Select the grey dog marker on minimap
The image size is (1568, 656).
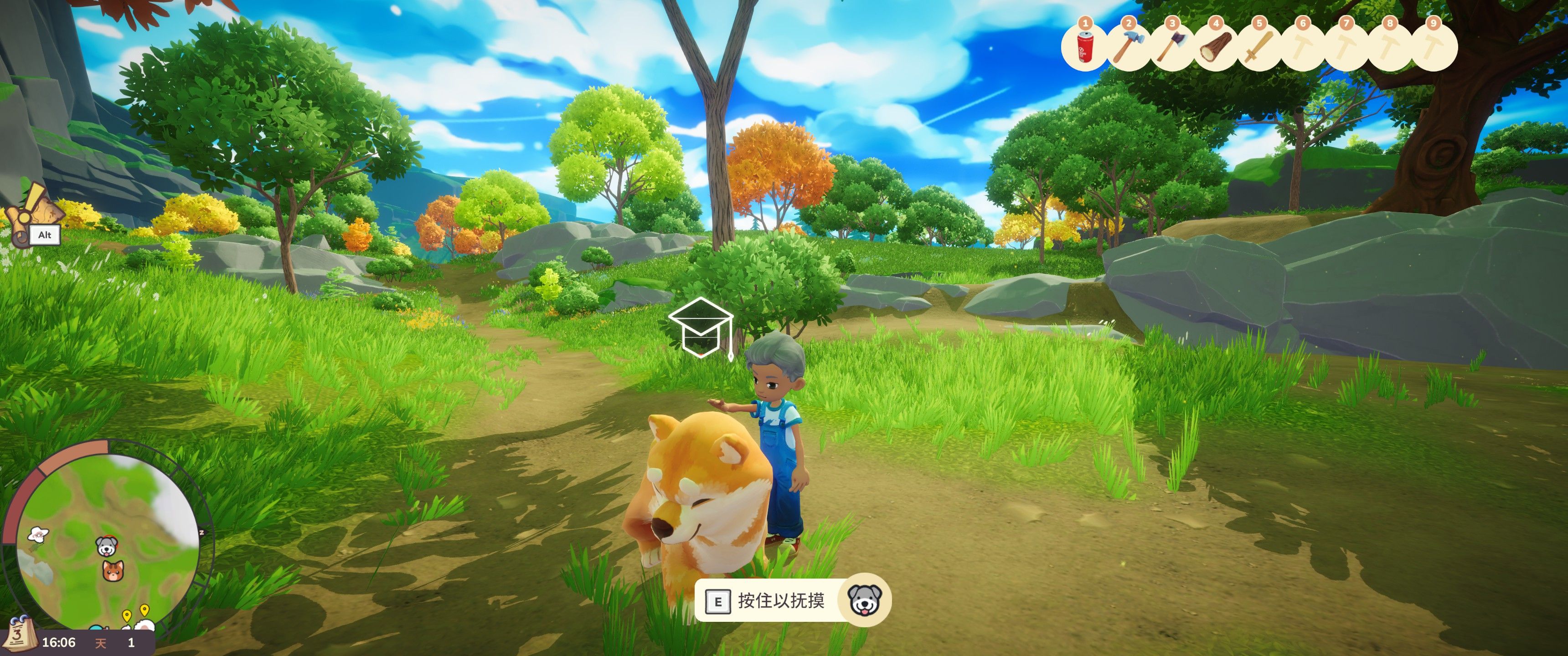107,546
